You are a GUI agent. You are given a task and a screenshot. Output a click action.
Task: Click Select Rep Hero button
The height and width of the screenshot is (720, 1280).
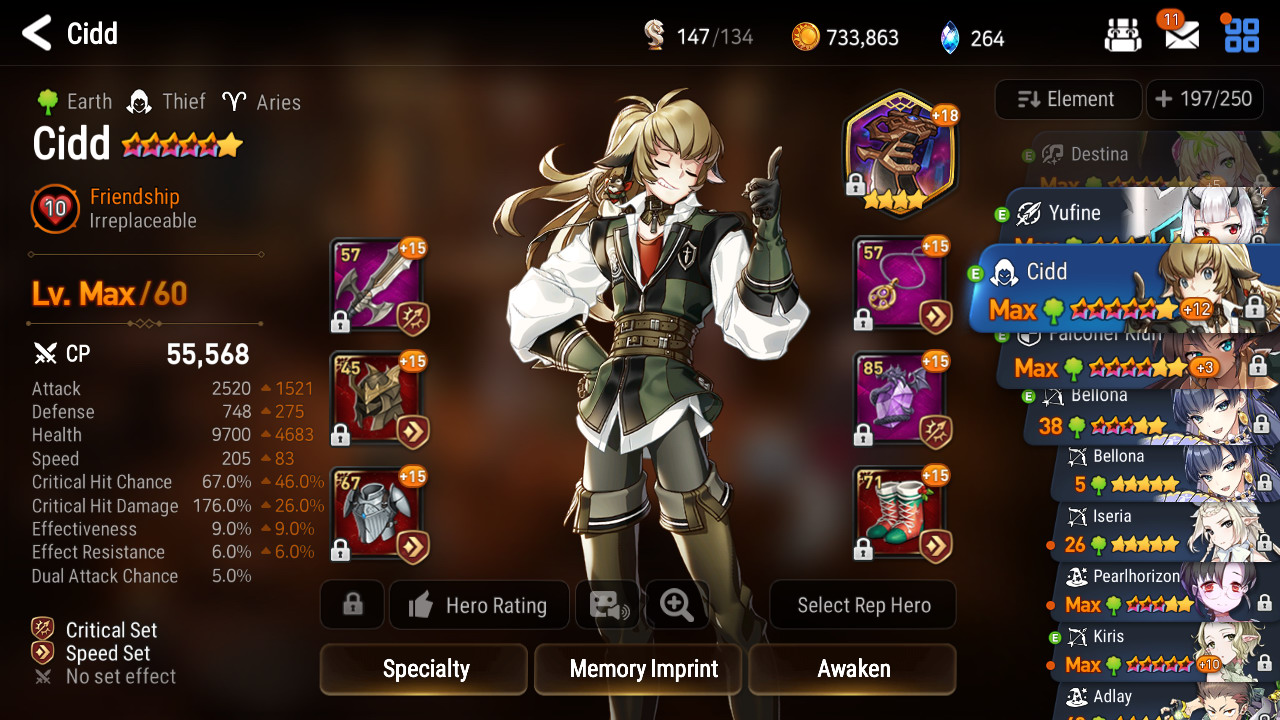pos(863,605)
